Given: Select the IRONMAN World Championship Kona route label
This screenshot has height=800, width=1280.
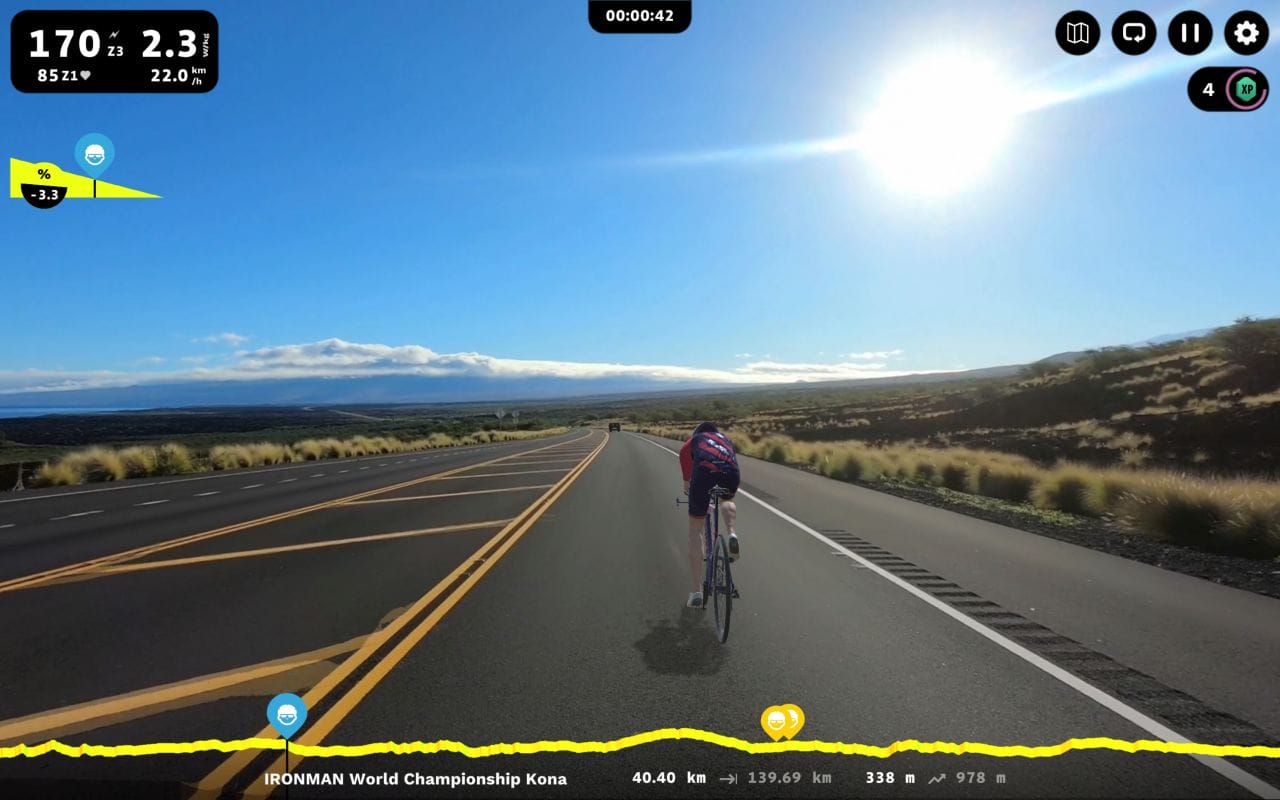Looking at the screenshot, I should [x=416, y=778].
